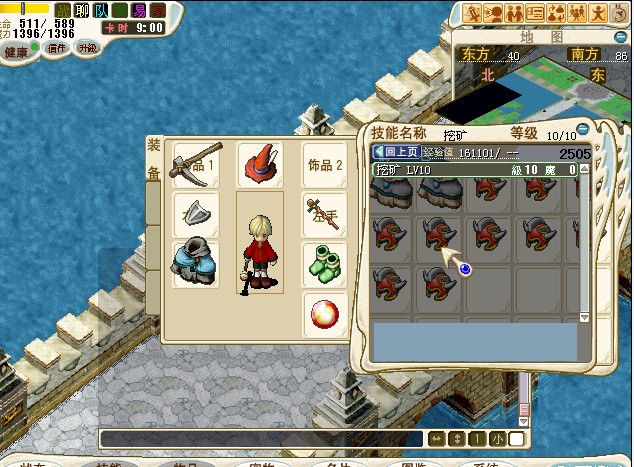
Task: Select the 易 trade mode icon
Action: coord(138,11)
